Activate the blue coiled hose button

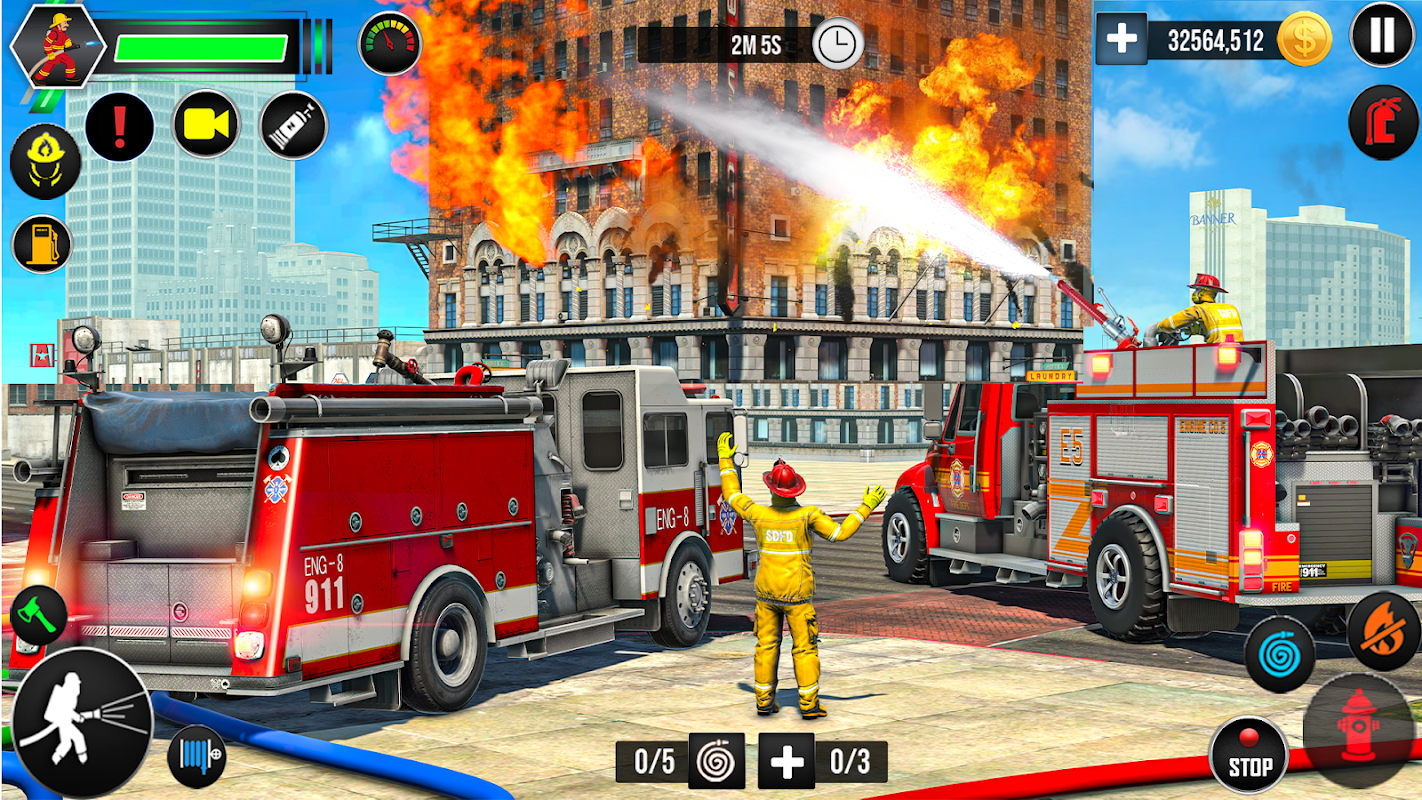click(x=1279, y=654)
